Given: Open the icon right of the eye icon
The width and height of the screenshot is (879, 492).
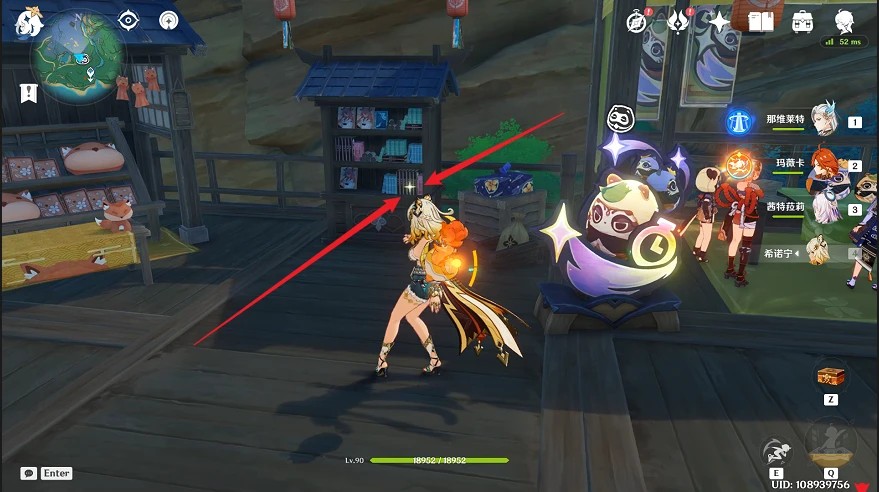Looking at the screenshot, I should 168,19.
